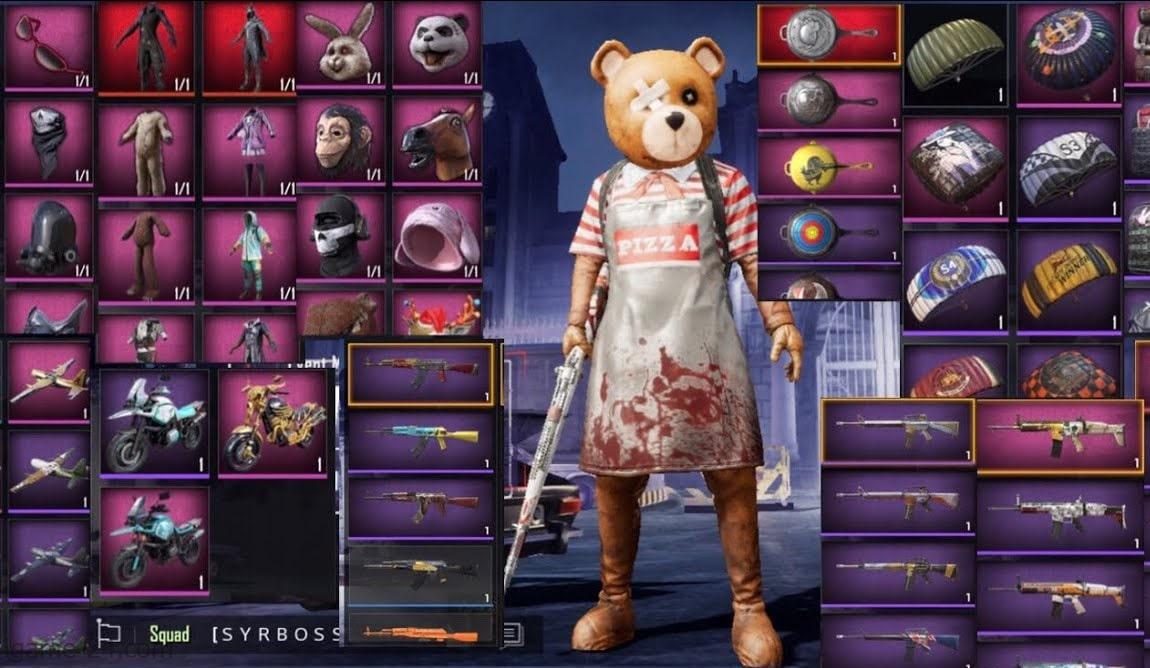Screen dimensions: 1150x668
Task: Choose the gold motorcycle skin
Action: (270, 421)
